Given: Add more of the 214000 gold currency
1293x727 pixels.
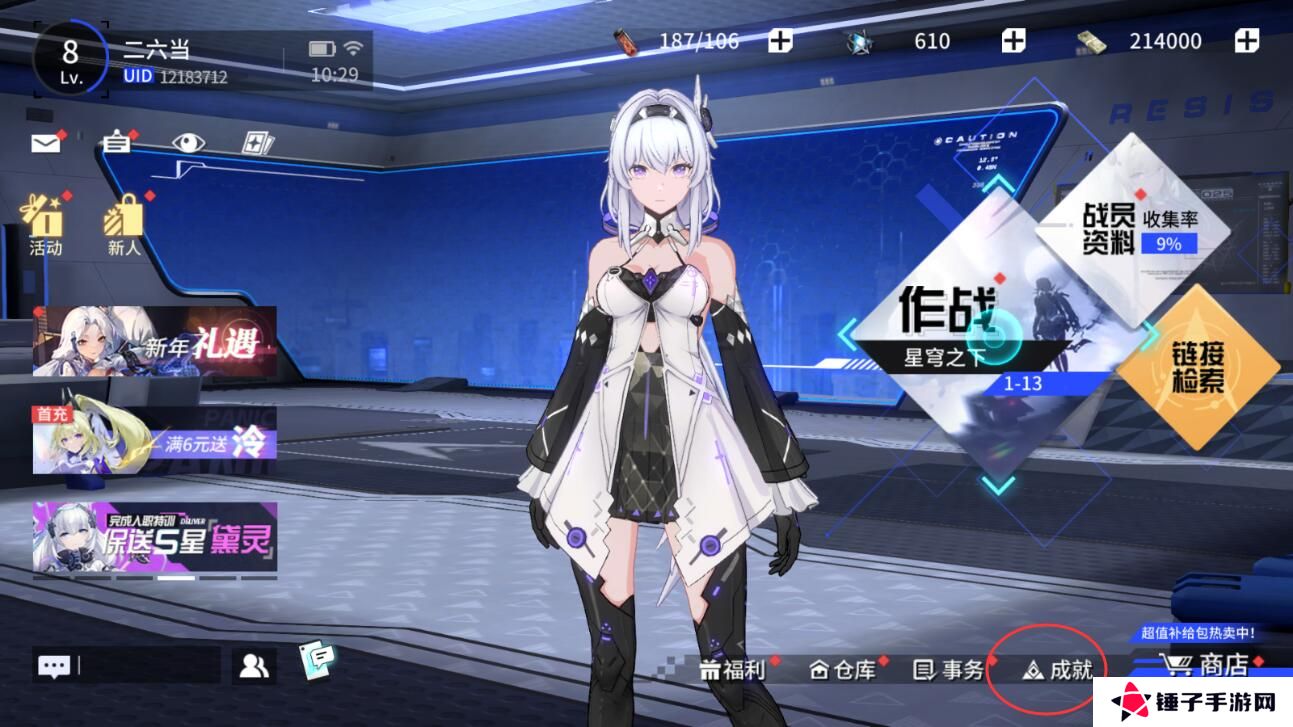Looking at the screenshot, I should coord(1246,41).
